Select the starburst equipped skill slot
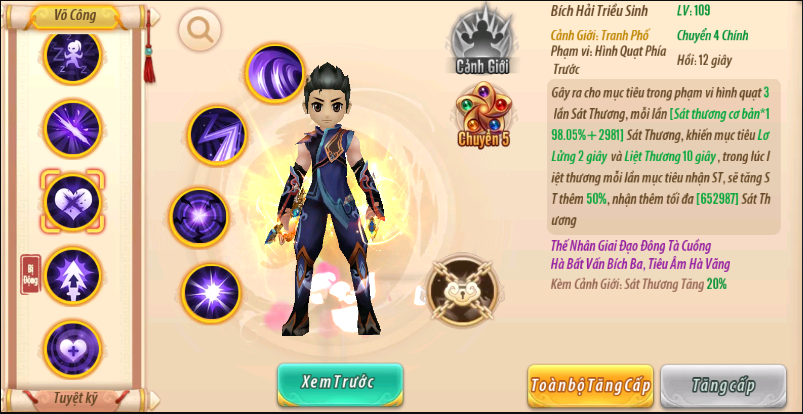 click(212, 293)
